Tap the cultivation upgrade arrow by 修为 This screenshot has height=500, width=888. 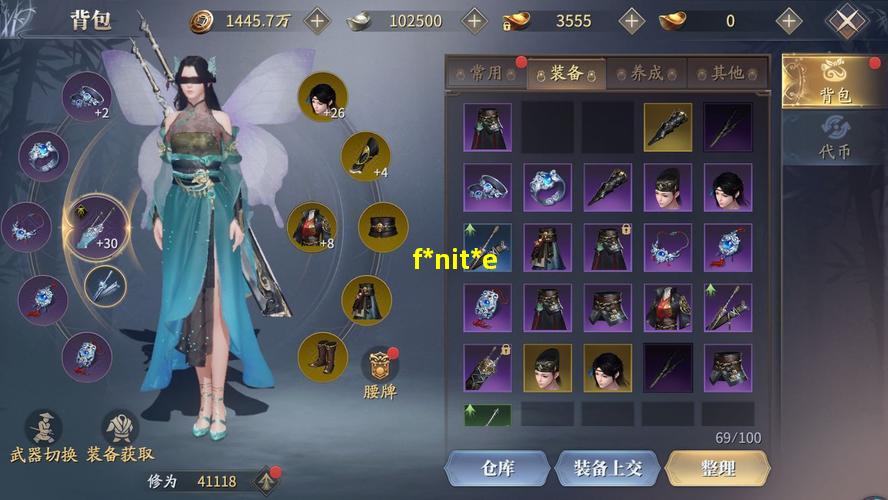[x=267, y=481]
